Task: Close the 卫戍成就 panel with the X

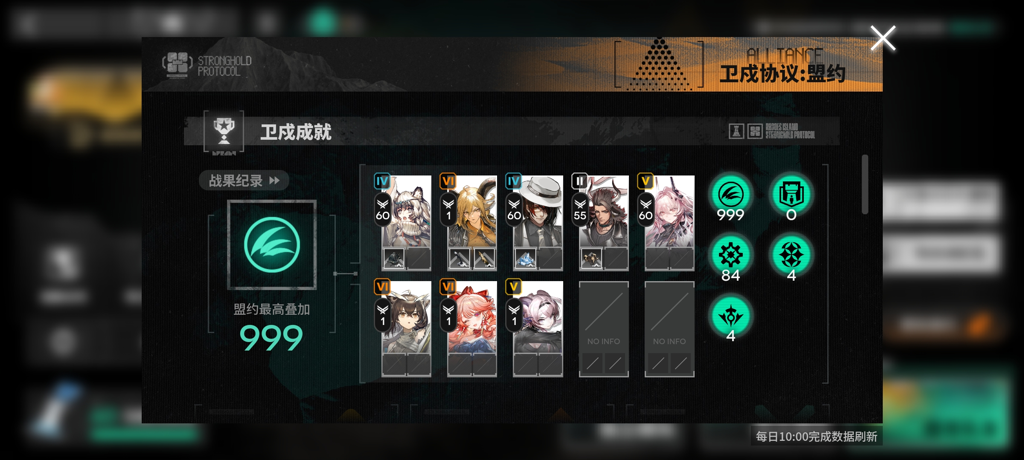Action: 882,39
